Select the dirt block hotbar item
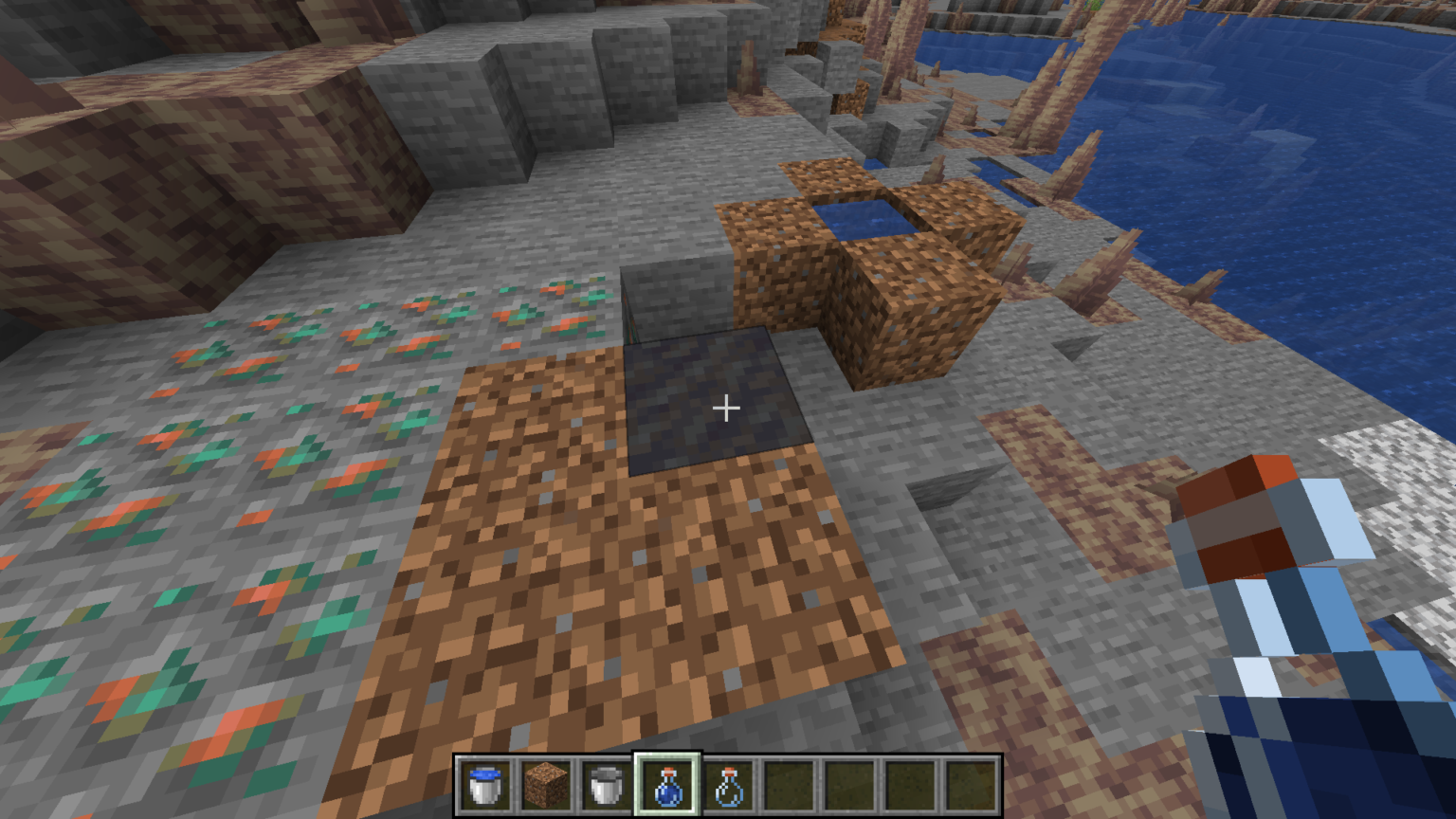Screen dimensions: 1456x819 coord(546,787)
